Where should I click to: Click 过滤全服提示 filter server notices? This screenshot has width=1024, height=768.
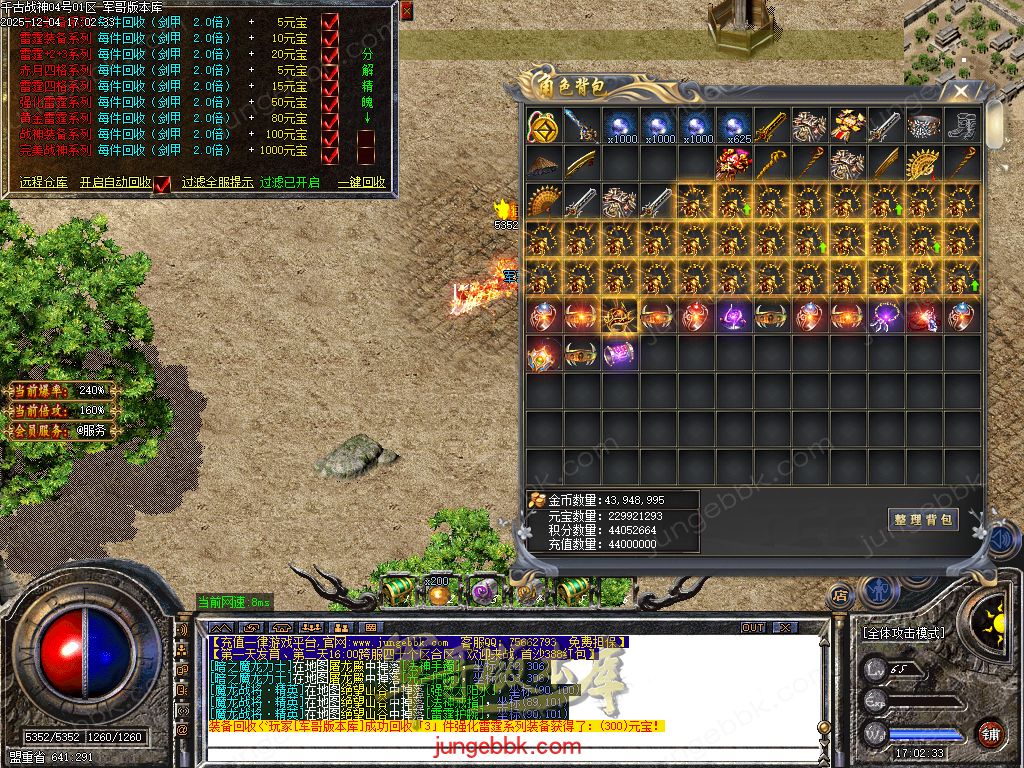click(217, 183)
